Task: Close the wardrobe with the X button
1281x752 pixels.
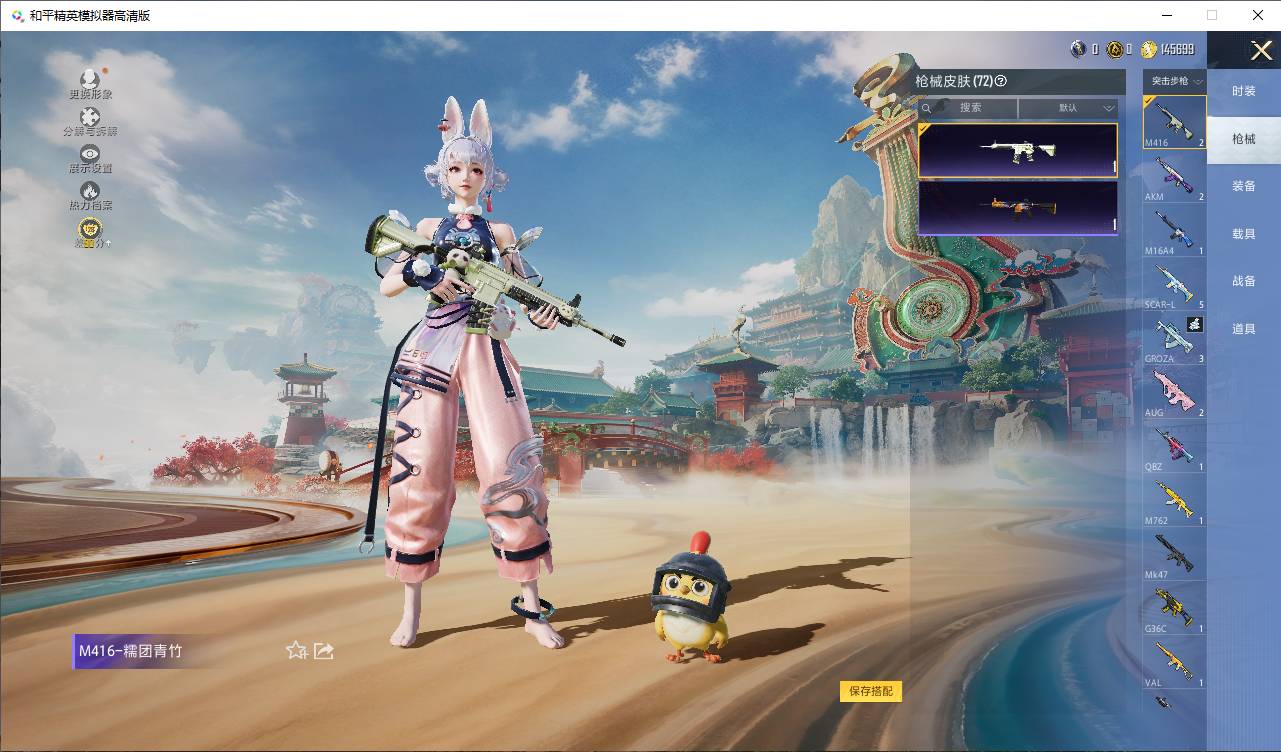Action: 1261,51
